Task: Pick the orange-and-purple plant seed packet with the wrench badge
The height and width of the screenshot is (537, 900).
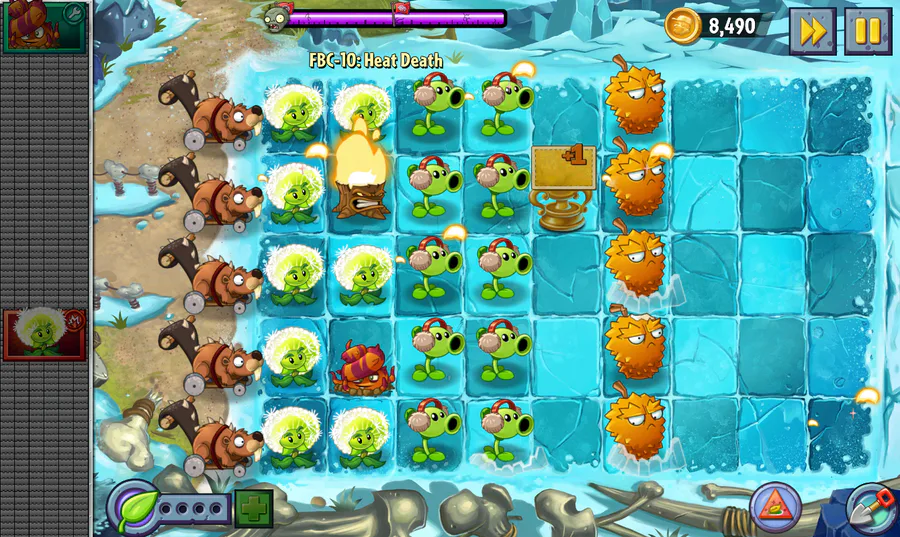Action: pyautogui.click(x=45, y=26)
